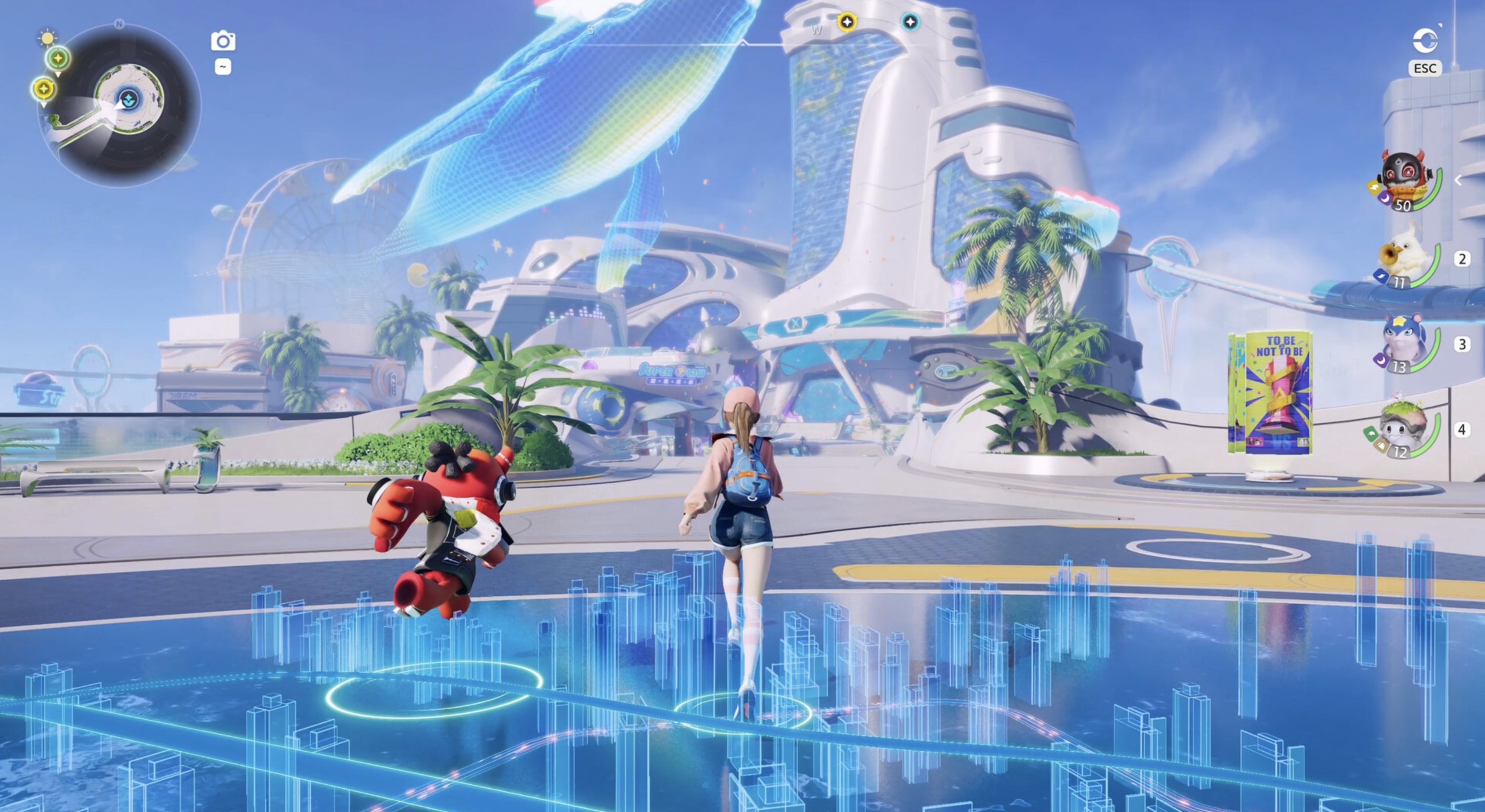The image size is (1485, 812).
Task: Collapse the pet team panel arrow
Action: [x=1458, y=180]
